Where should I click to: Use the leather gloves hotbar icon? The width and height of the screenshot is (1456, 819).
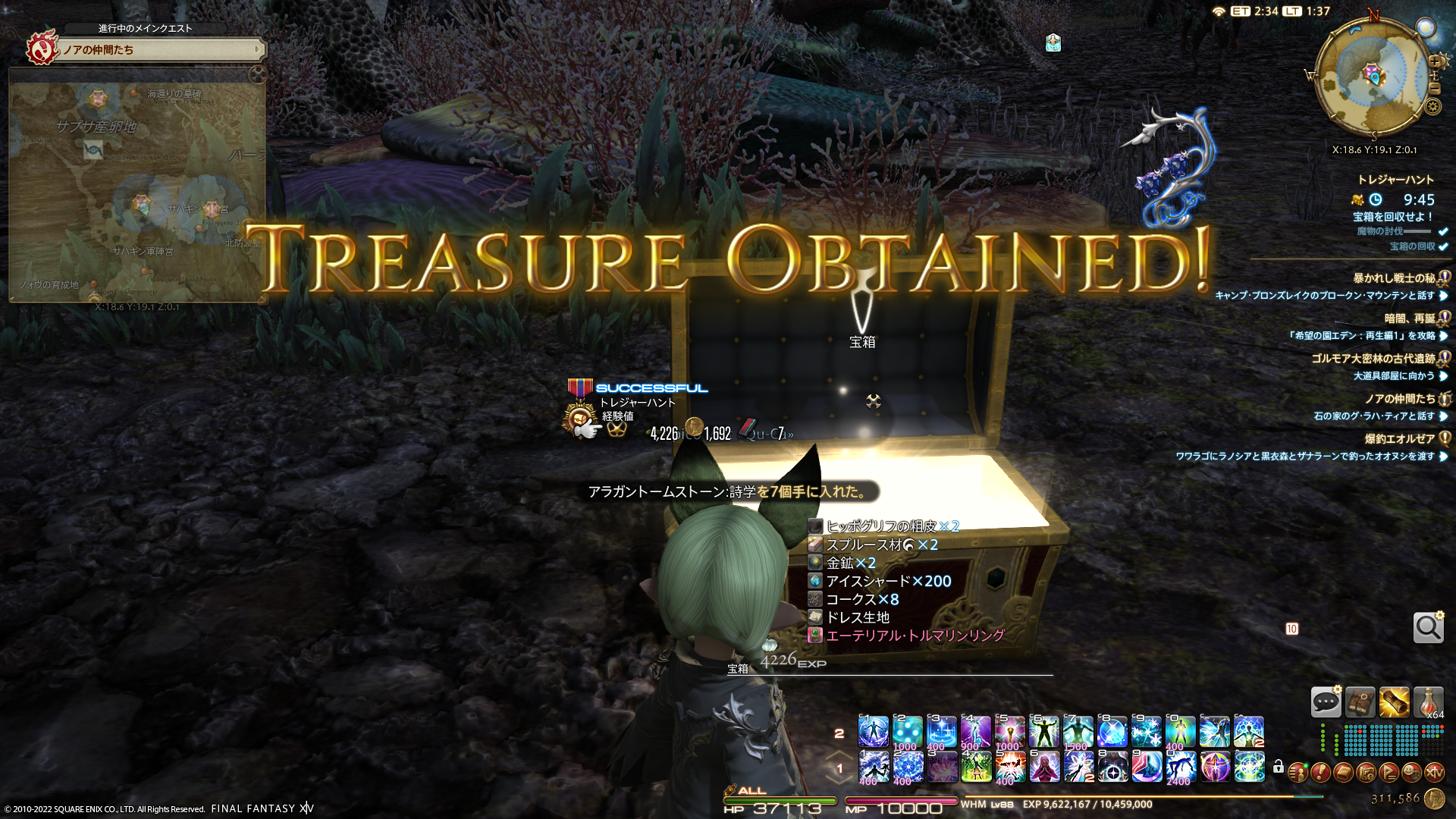point(1360,702)
